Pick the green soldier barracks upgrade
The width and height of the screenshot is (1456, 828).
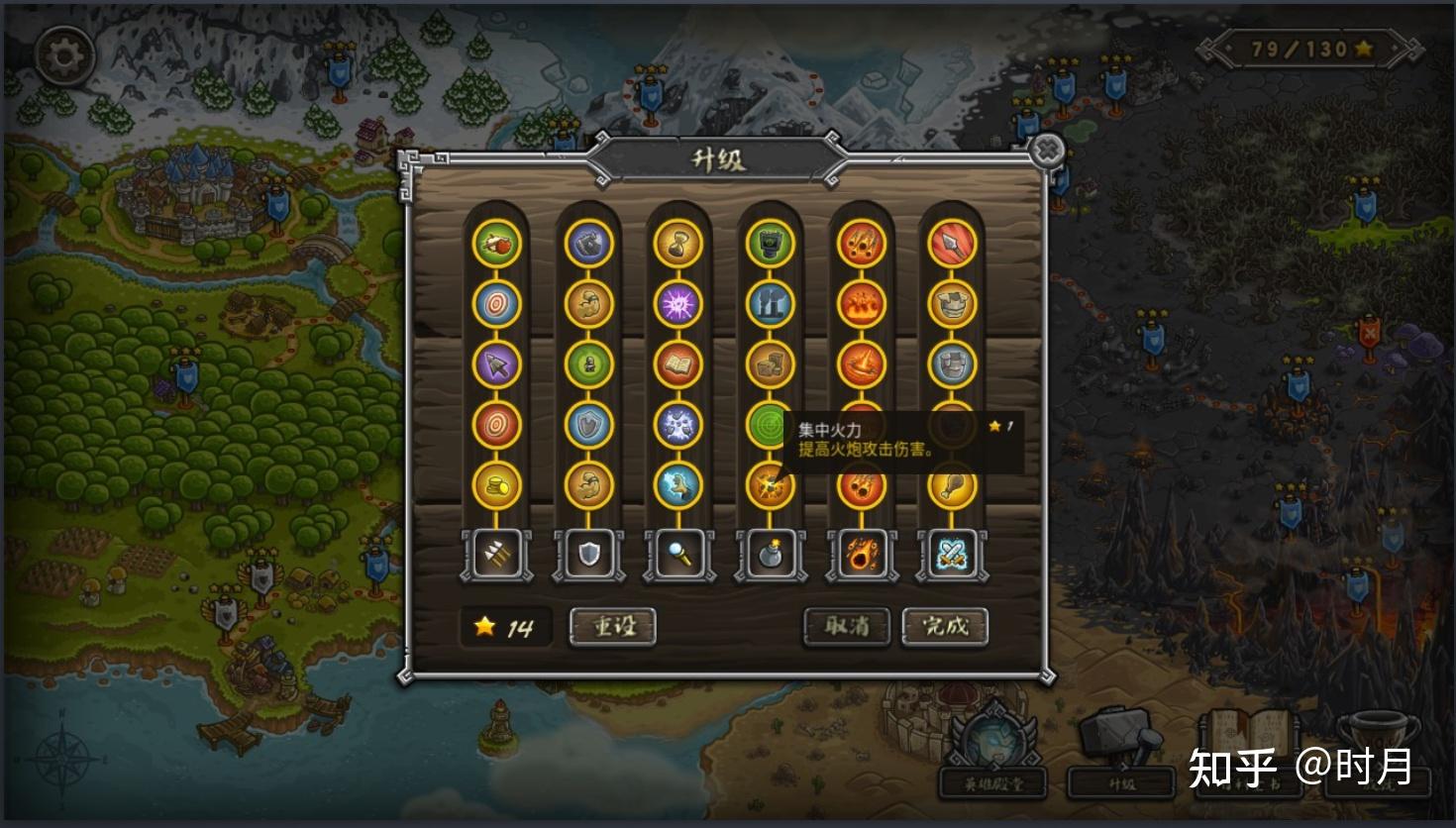pos(588,363)
